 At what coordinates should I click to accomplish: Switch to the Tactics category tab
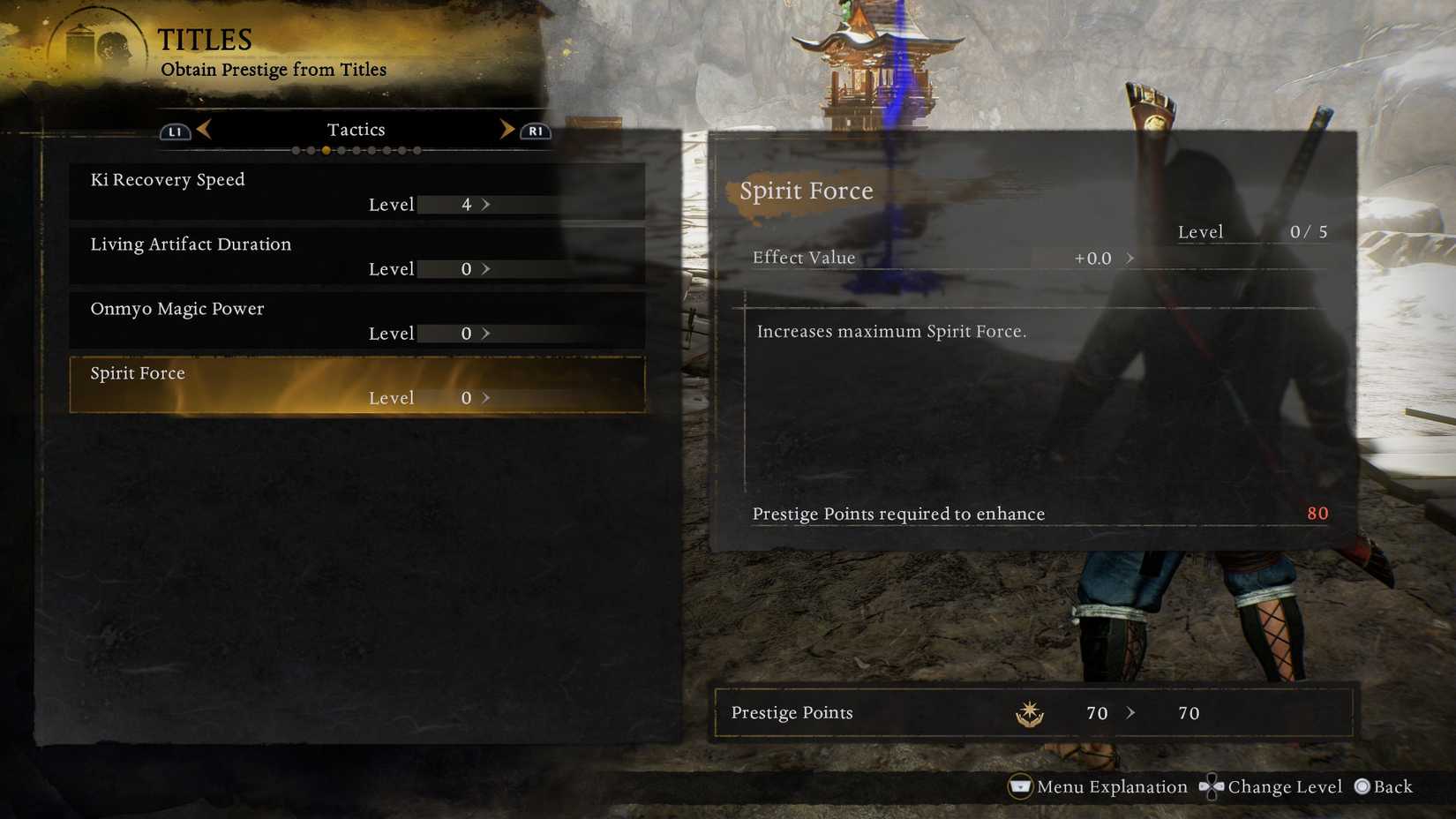pyautogui.click(x=356, y=129)
